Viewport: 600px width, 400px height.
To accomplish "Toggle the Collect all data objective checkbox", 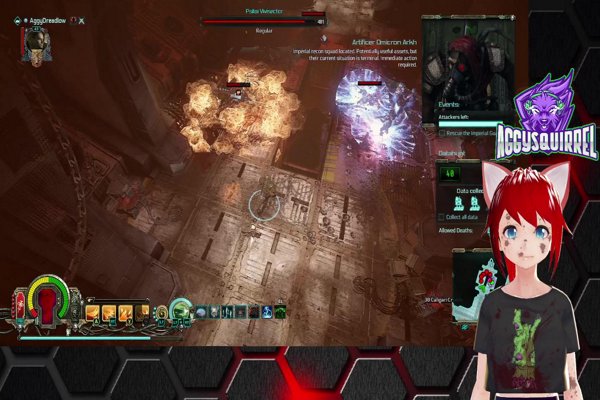I will point(442,216).
